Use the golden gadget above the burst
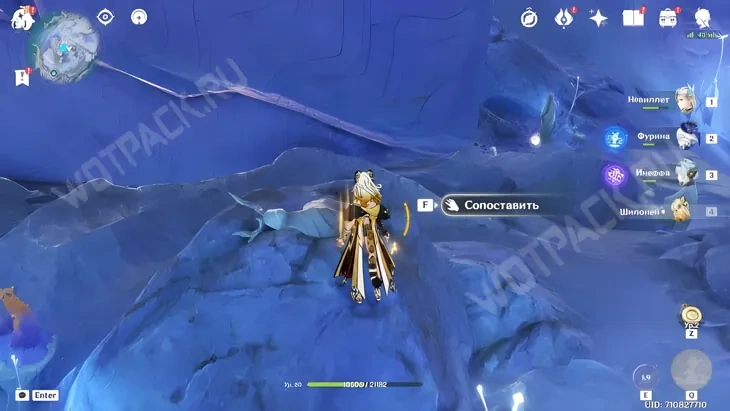Viewport: 730px width, 411px height. click(690, 315)
